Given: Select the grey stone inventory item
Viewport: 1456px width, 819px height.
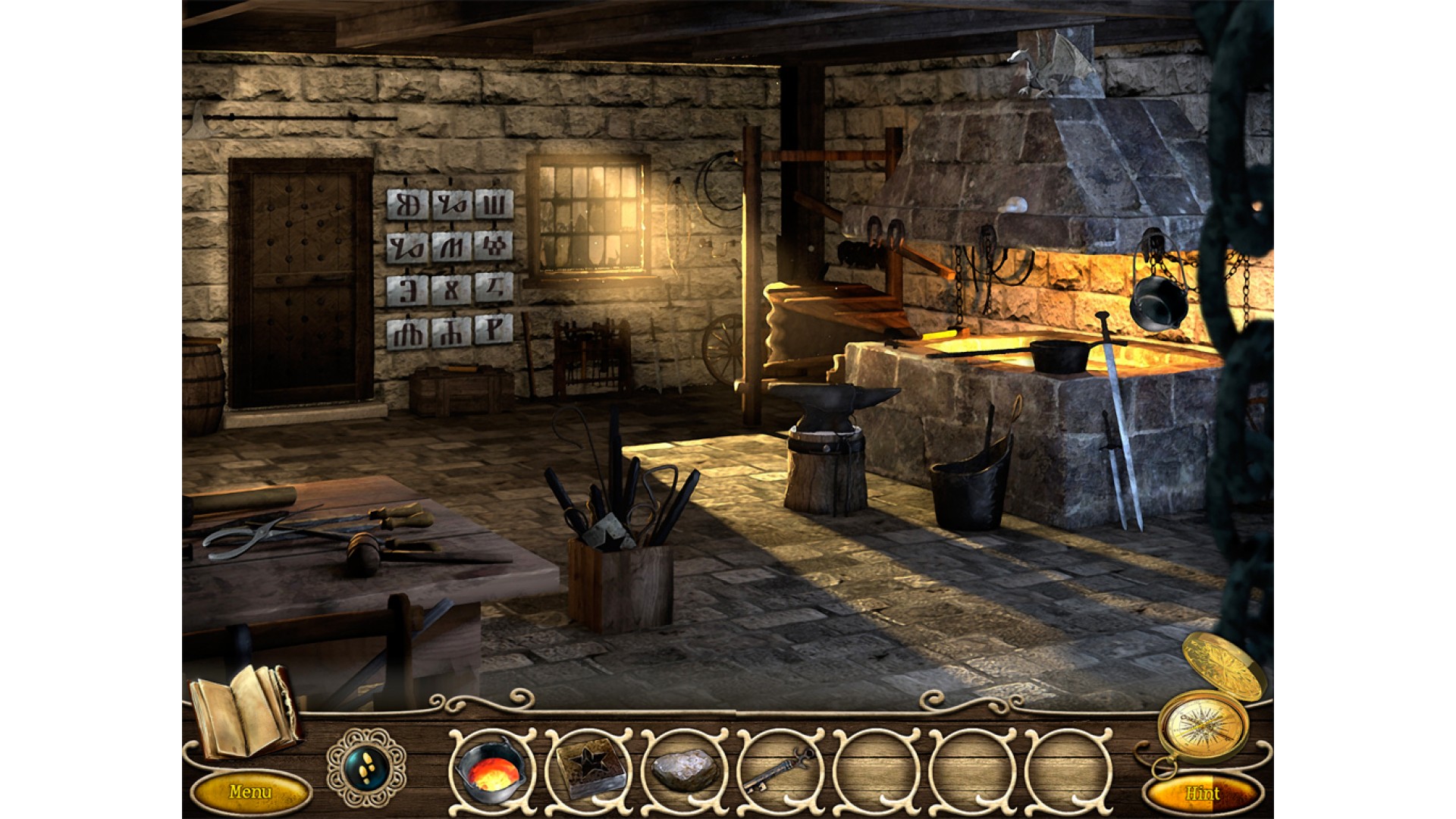Looking at the screenshot, I should (685, 770).
